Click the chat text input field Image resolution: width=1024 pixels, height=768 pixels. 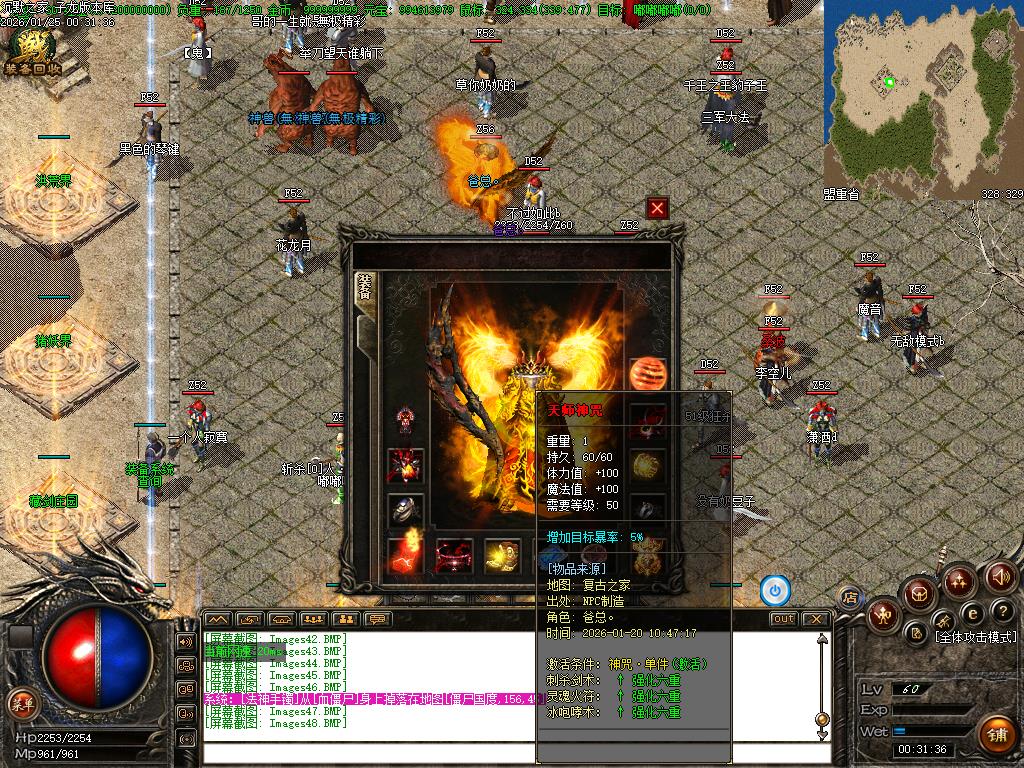coord(500,754)
